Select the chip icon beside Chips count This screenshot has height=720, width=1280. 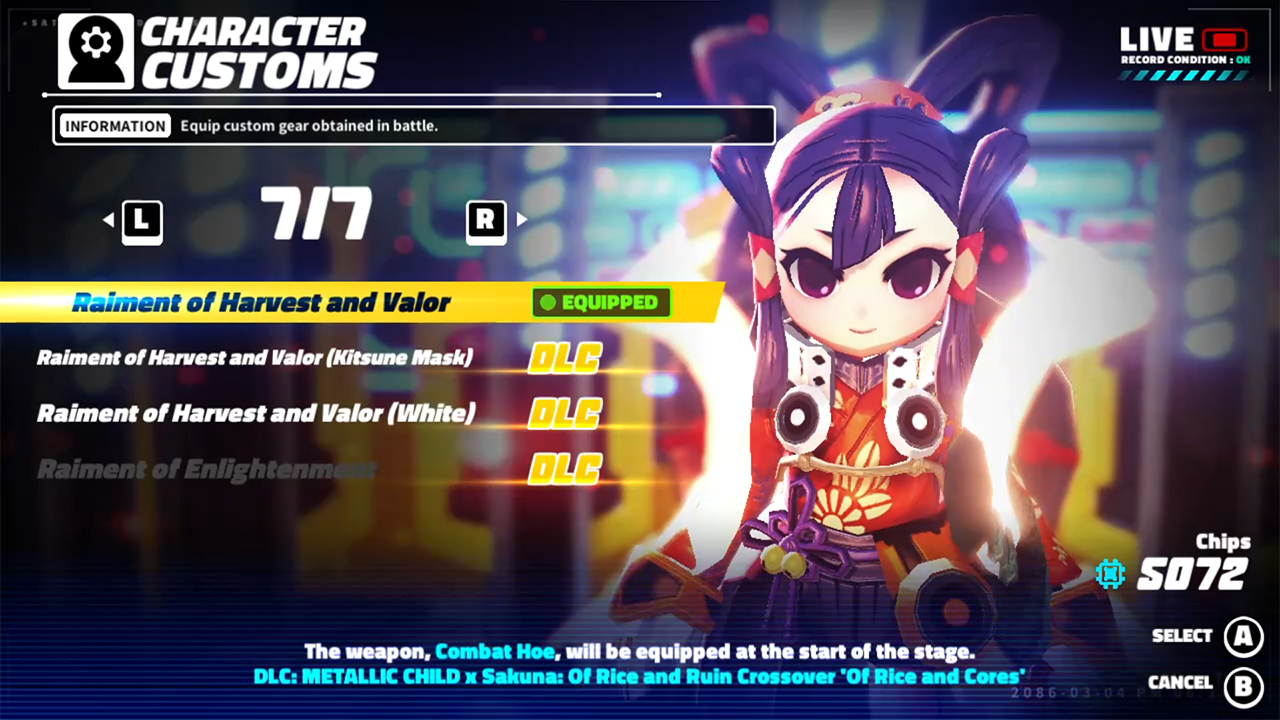click(x=1110, y=575)
